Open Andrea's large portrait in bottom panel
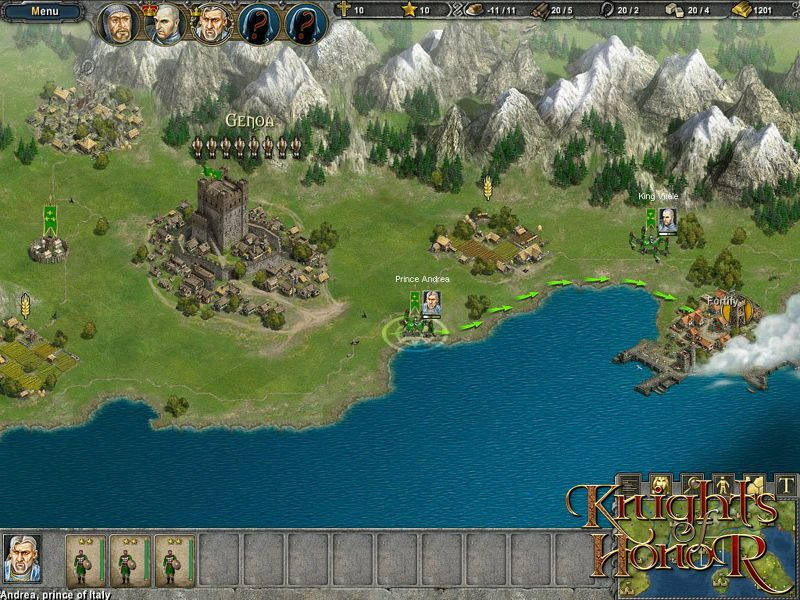 point(22,558)
